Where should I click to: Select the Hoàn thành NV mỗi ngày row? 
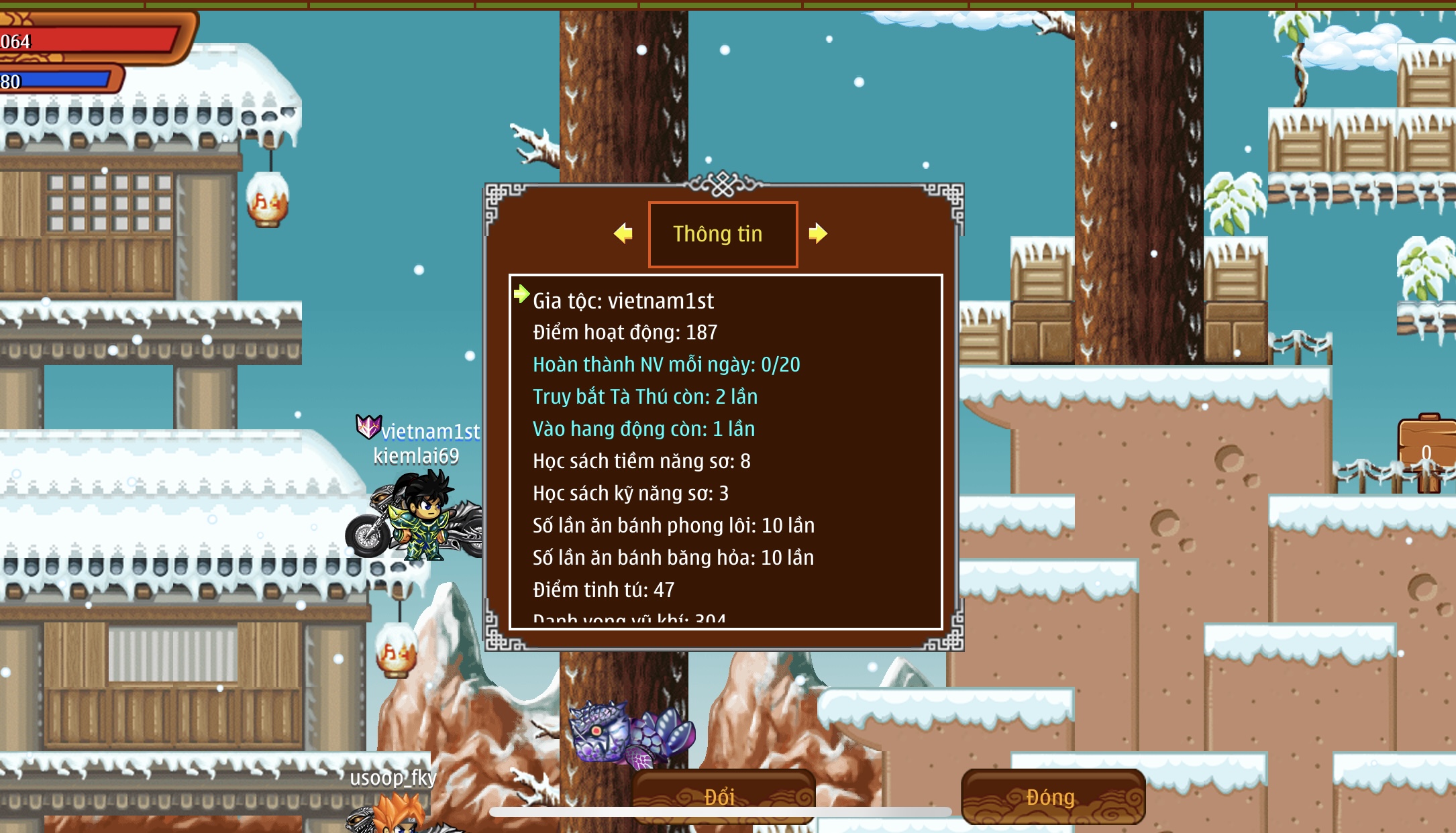pyautogui.click(x=666, y=365)
